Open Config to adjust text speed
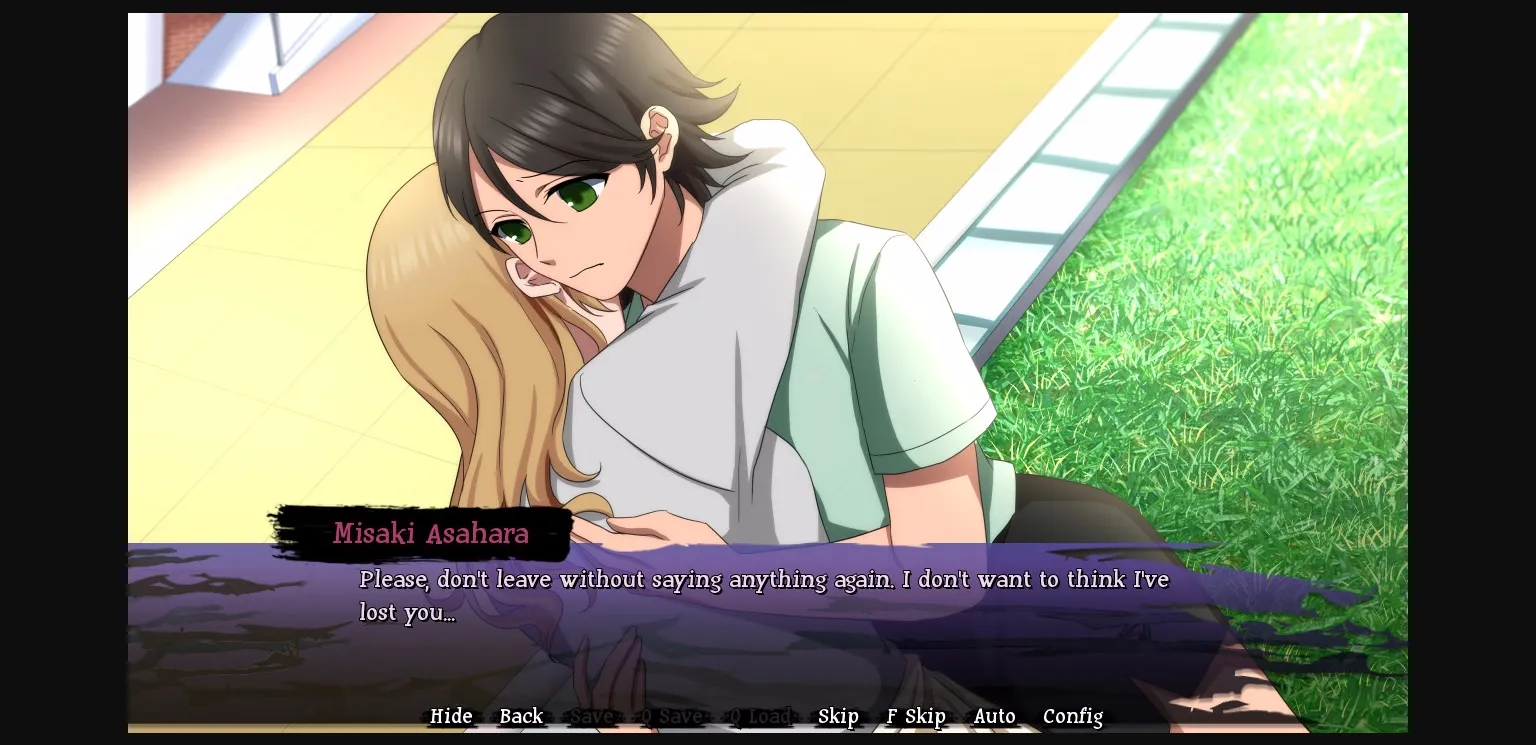Viewport: 1536px width, 745px height. [x=1073, y=716]
